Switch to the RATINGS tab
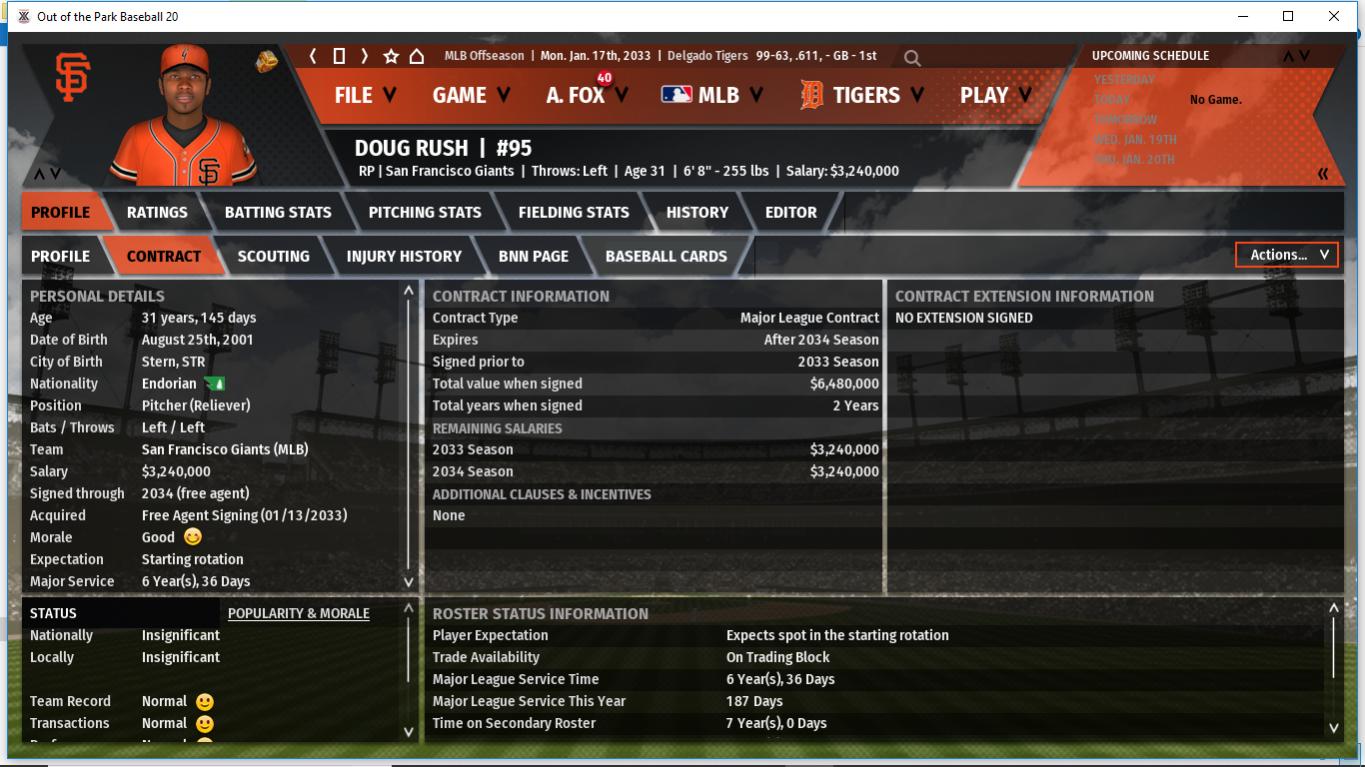 tap(157, 212)
